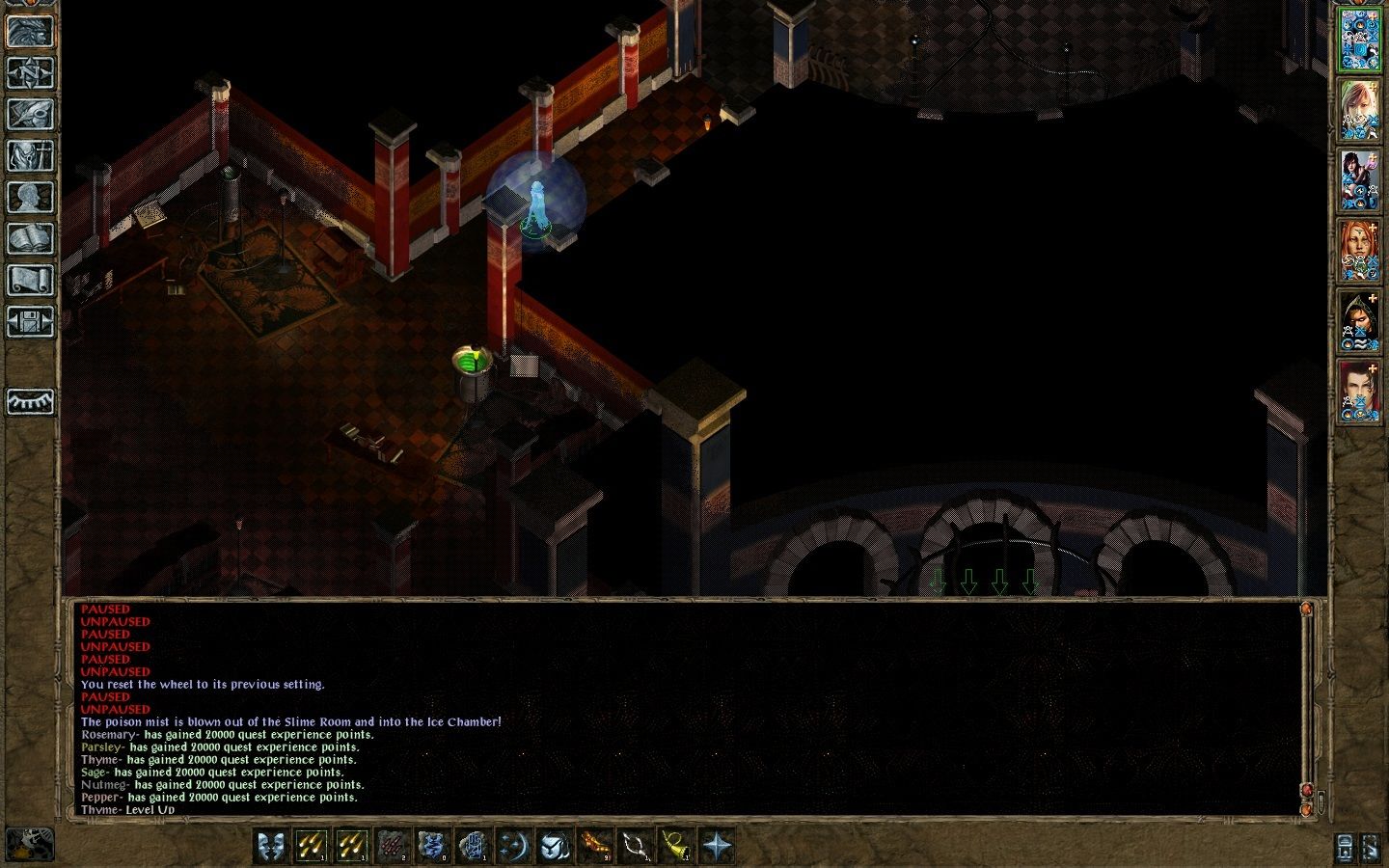
Task: Select the orange-haired character portrait
Action: pos(1360,252)
